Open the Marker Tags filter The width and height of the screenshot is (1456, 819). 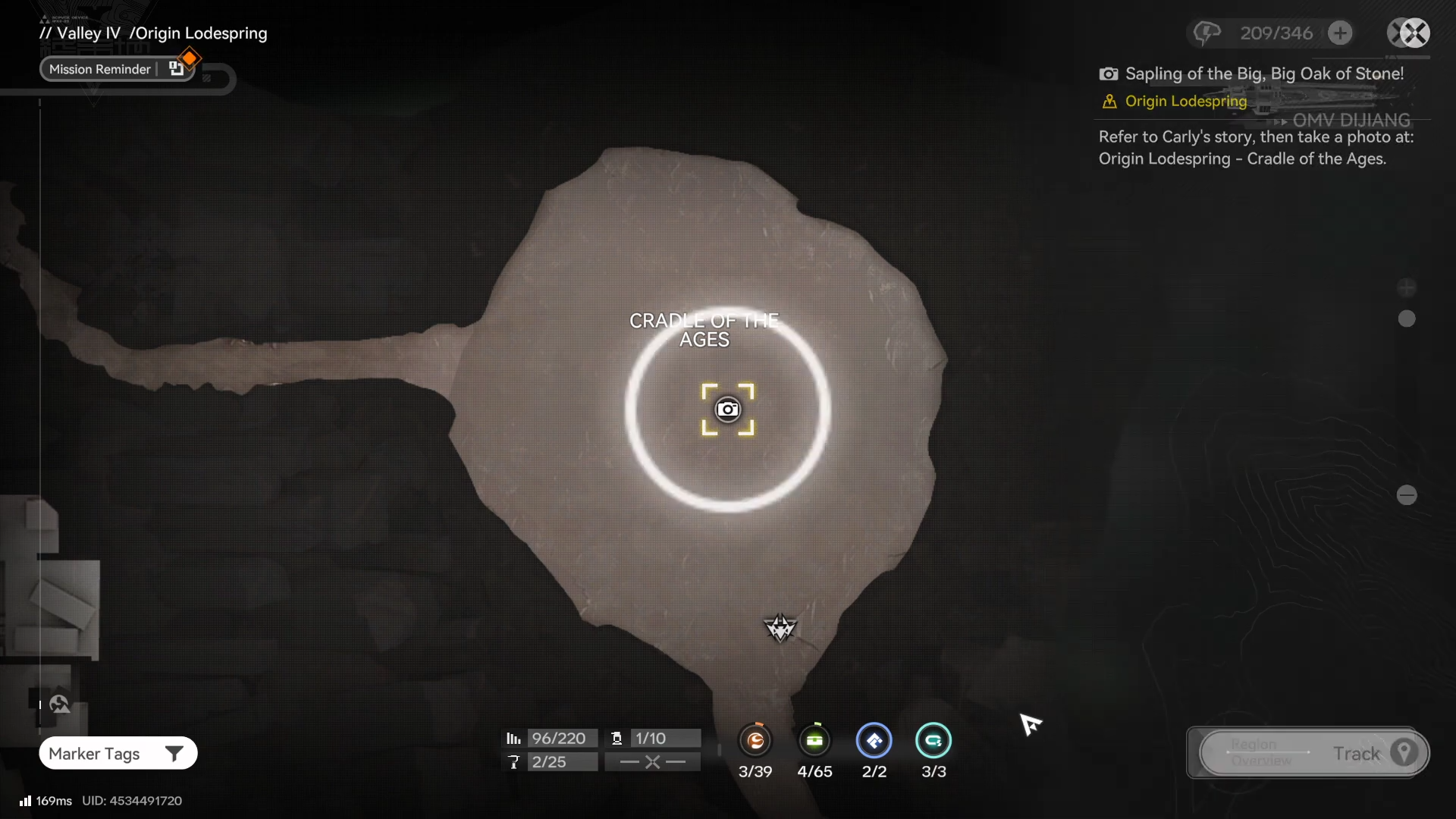[x=118, y=753]
